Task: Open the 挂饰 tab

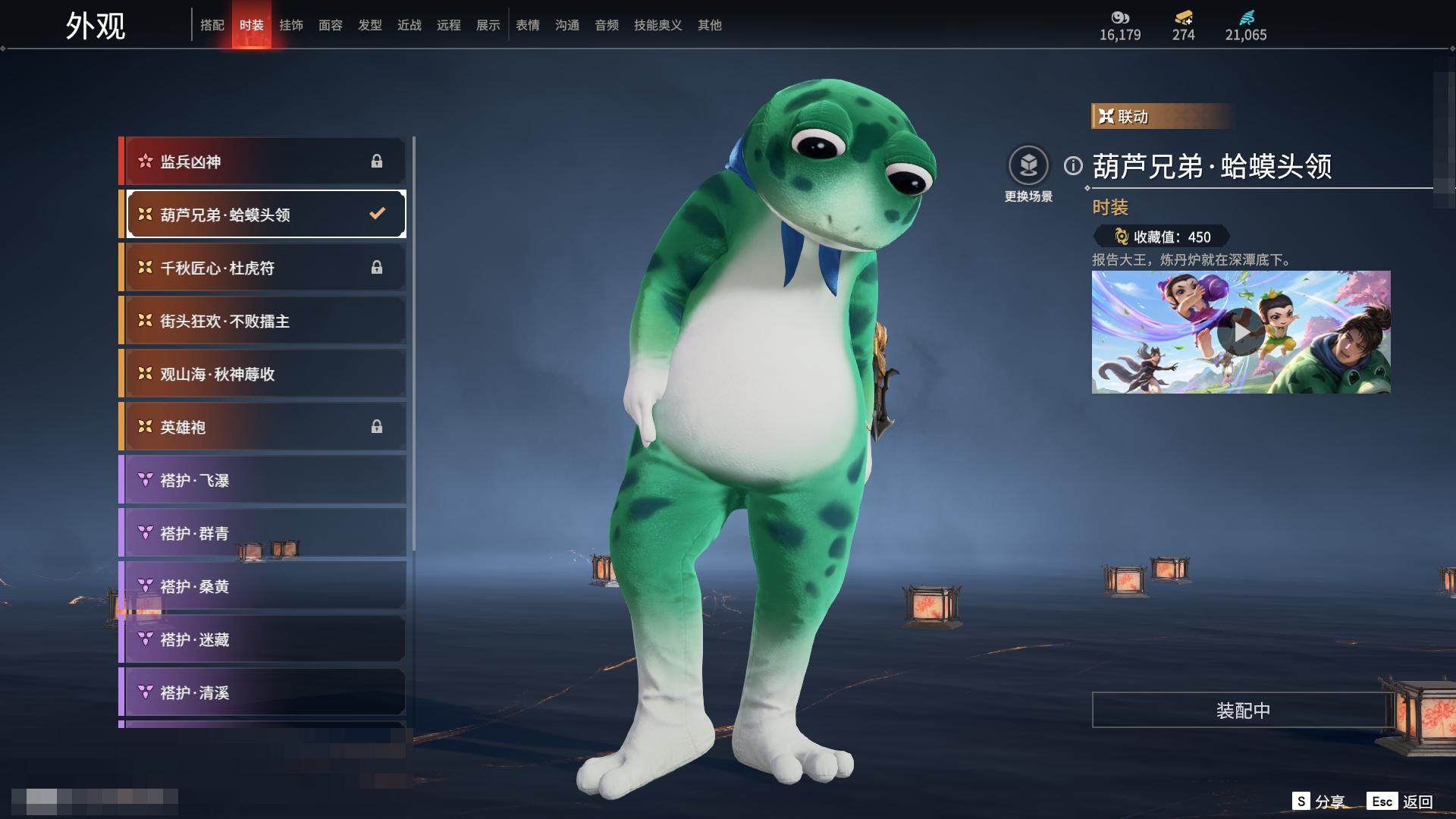Action: coord(291,25)
